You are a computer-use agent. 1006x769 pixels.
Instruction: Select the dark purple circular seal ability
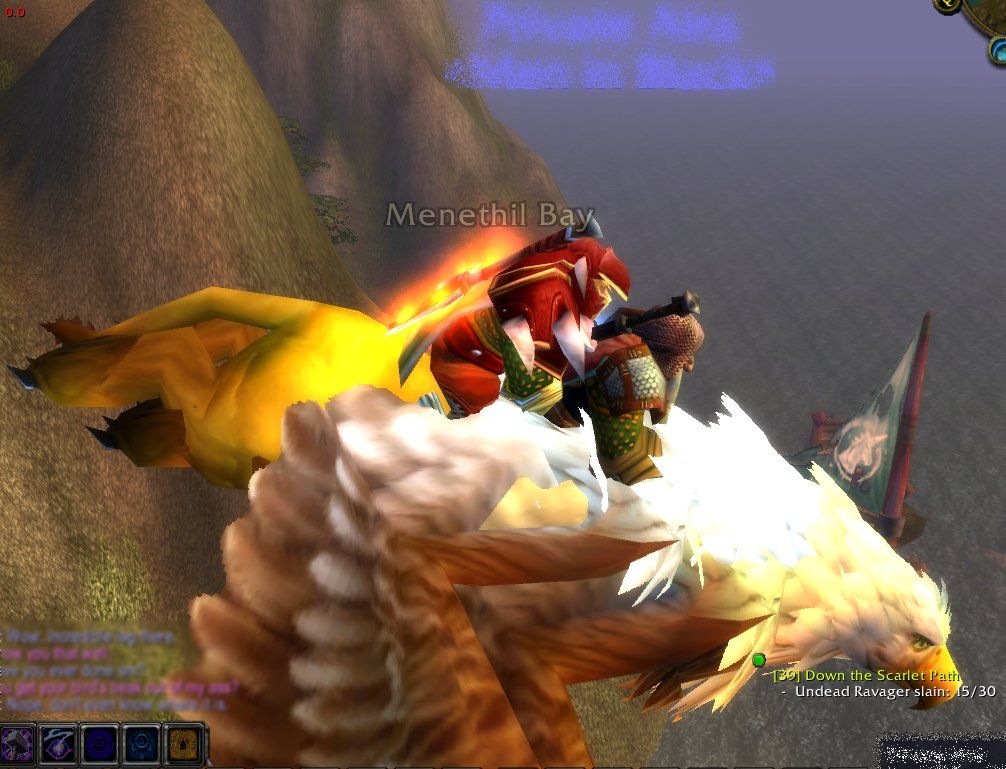pos(100,745)
